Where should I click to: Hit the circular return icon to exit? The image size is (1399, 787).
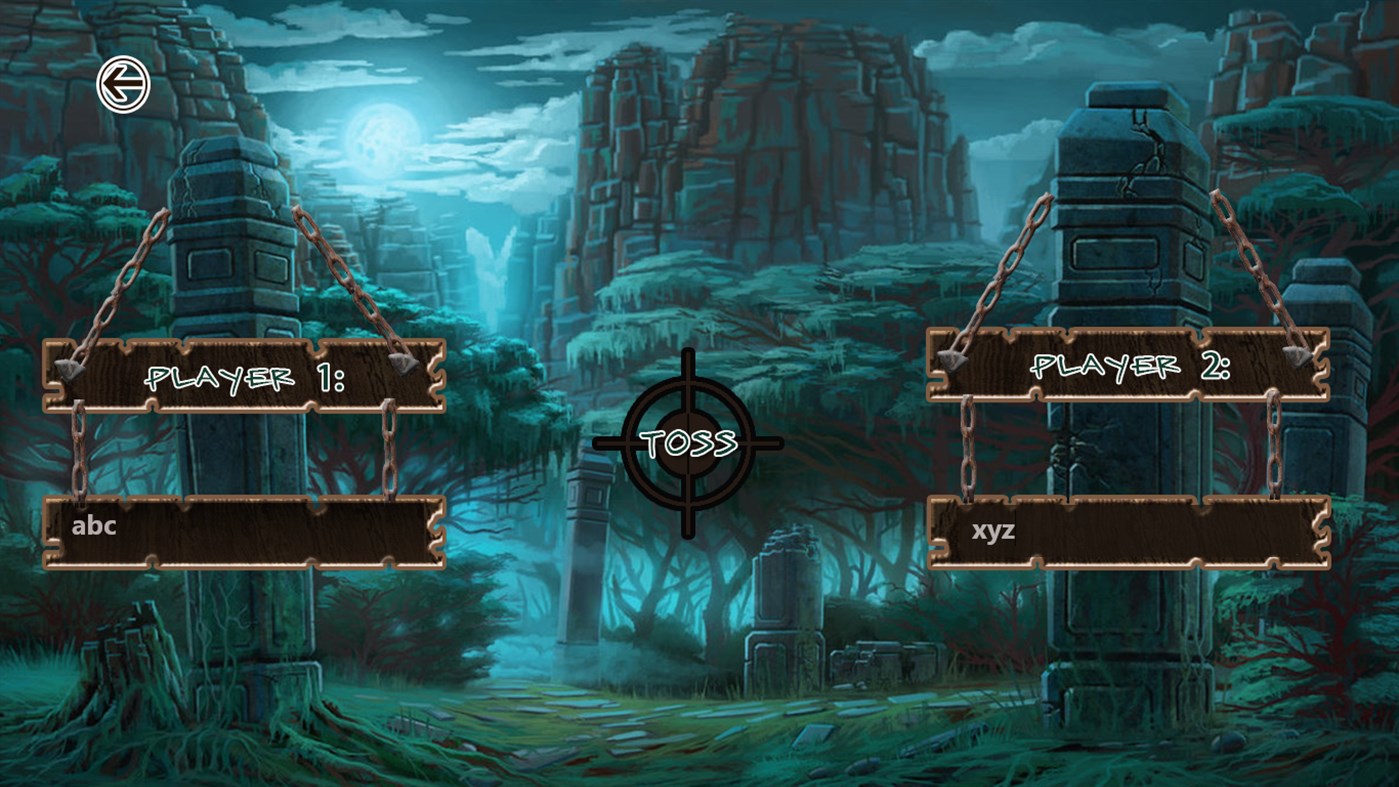tap(126, 83)
